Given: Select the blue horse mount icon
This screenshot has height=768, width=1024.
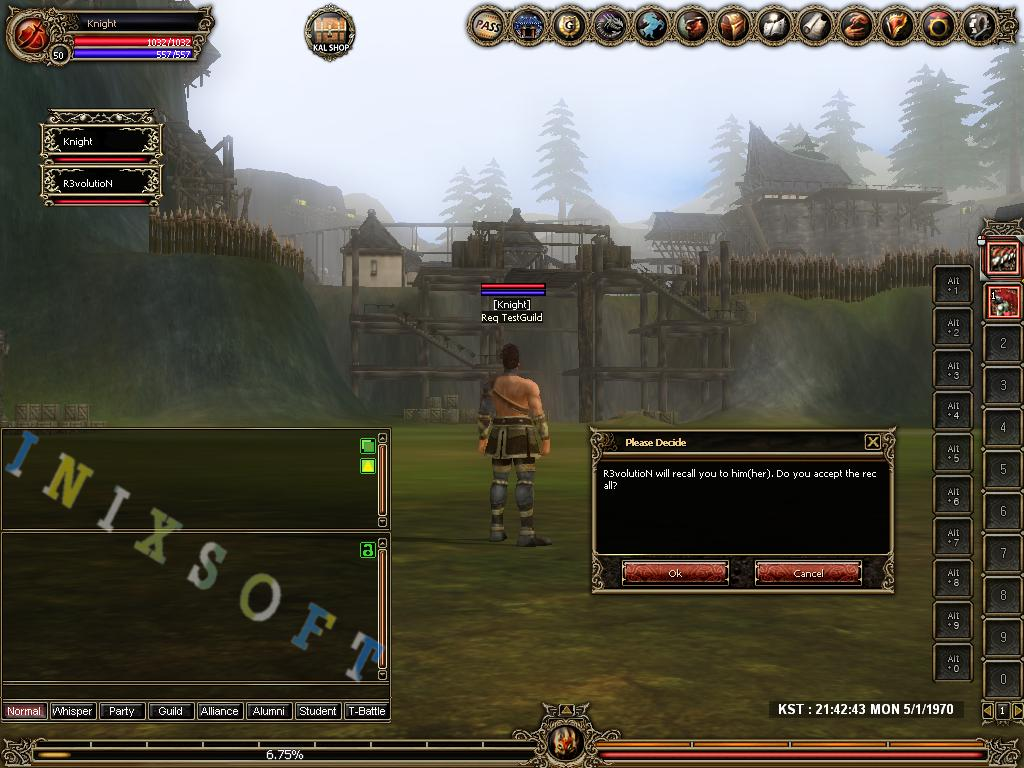Looking at the screenshot, I should click(652, 25).
